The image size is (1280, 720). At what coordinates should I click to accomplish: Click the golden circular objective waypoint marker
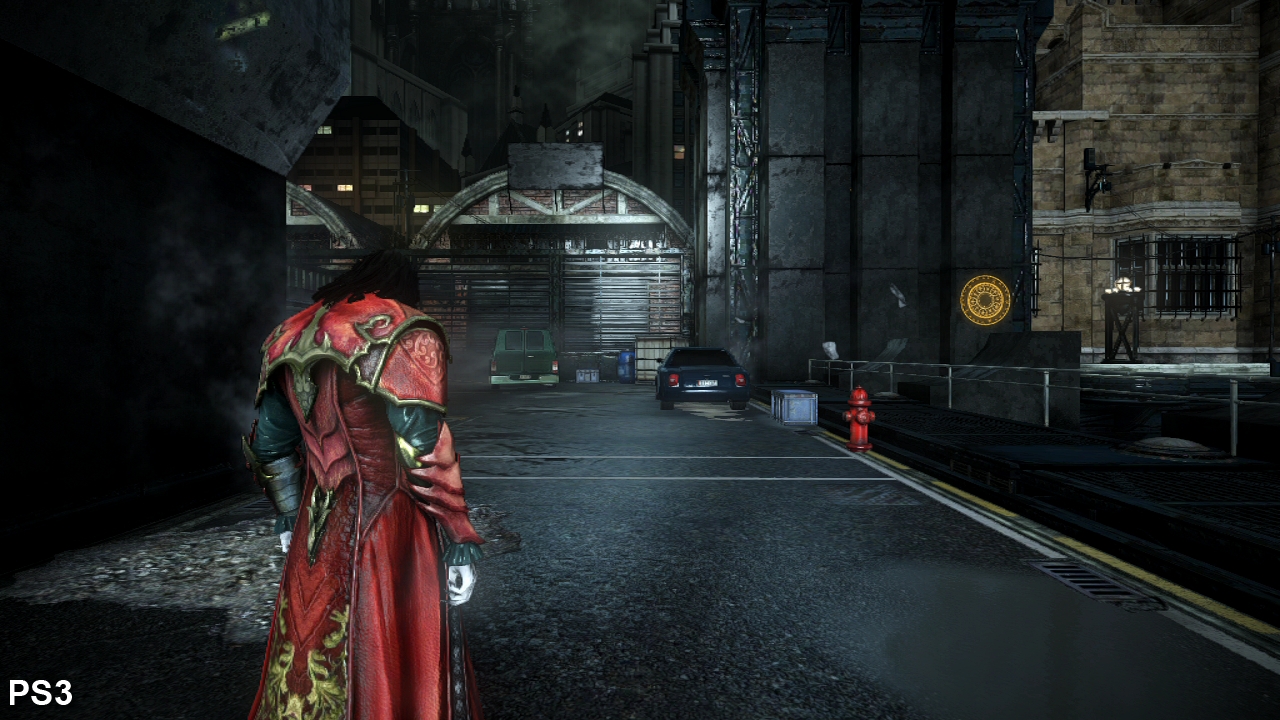pos(985,300)
